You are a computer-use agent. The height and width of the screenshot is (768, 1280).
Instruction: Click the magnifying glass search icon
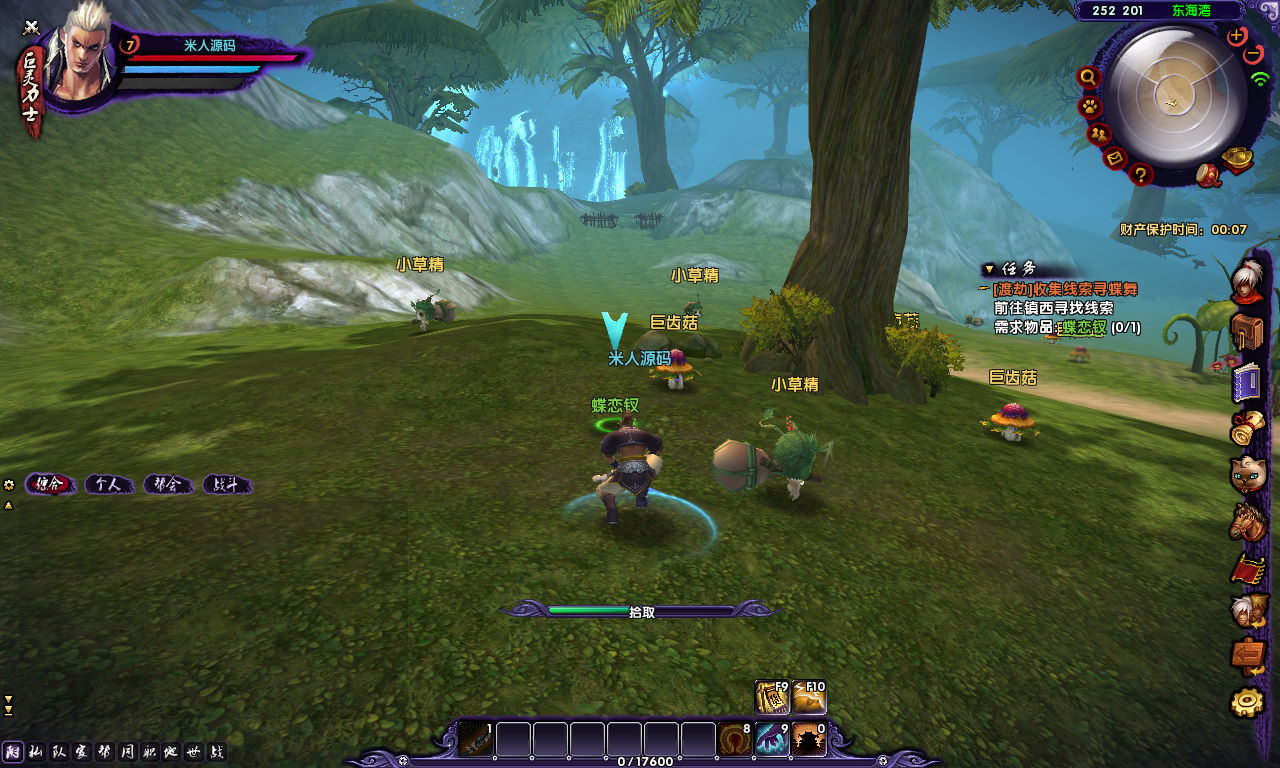[1089, 78]
